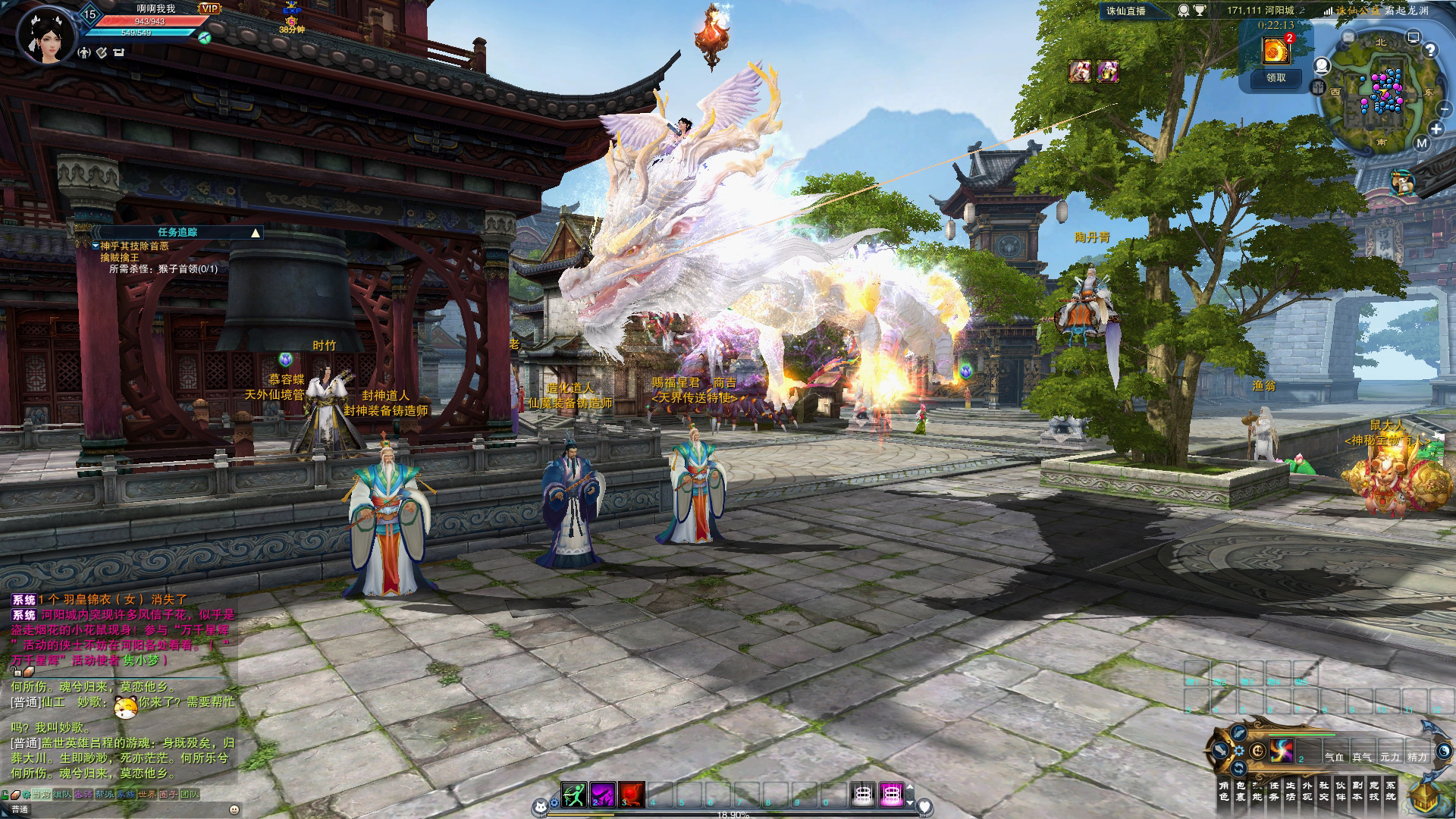The image size is (1456, 819).
Task: Open the 诛仙直播 livestream panel
Action: coord(1125,11)
